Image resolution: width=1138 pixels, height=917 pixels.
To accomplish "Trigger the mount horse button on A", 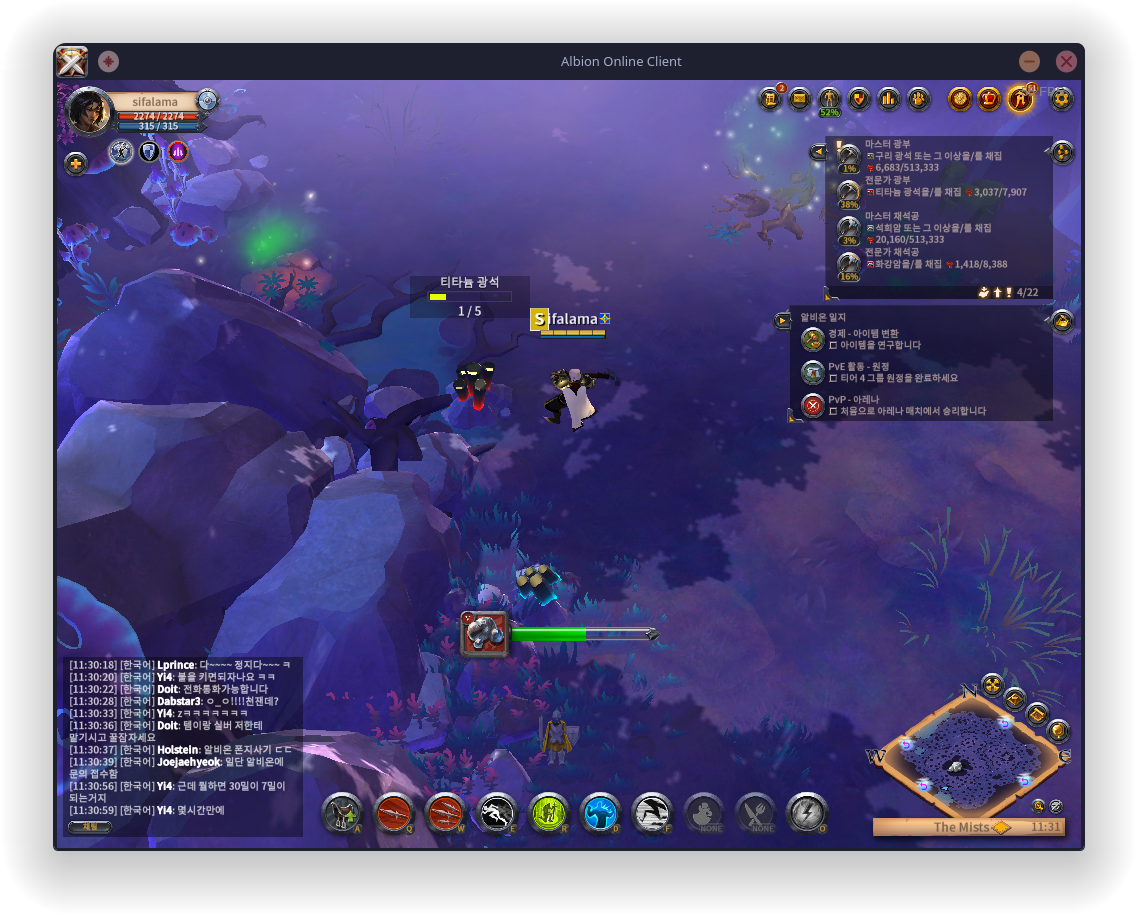I will [x=342, y=813].
